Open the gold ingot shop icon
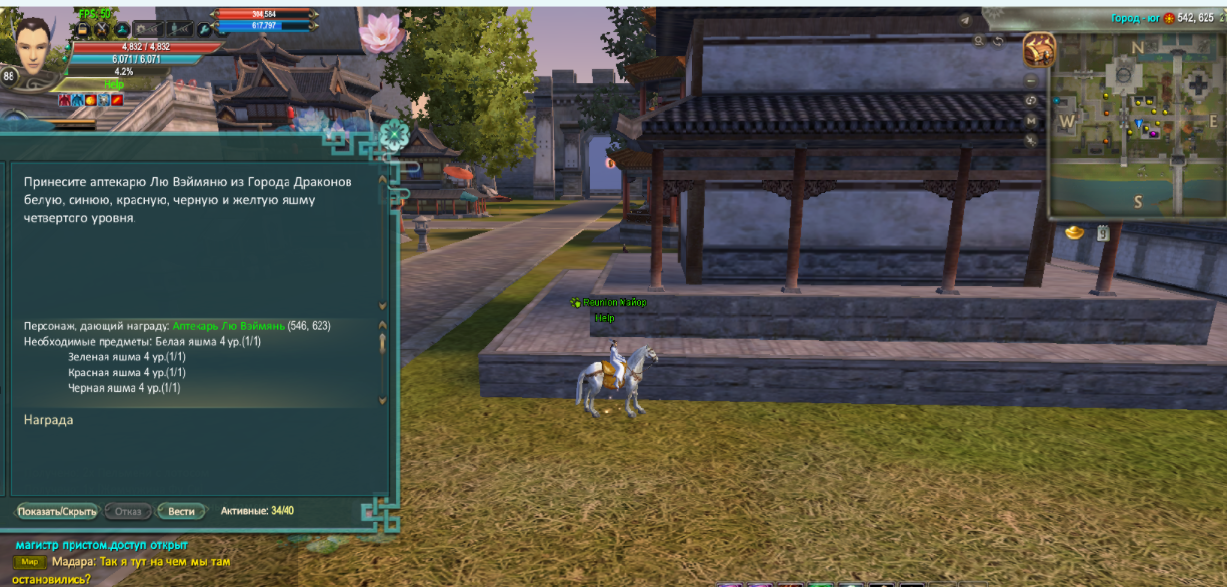The width and height of the screenshot is (1227, 587). 1074,232
